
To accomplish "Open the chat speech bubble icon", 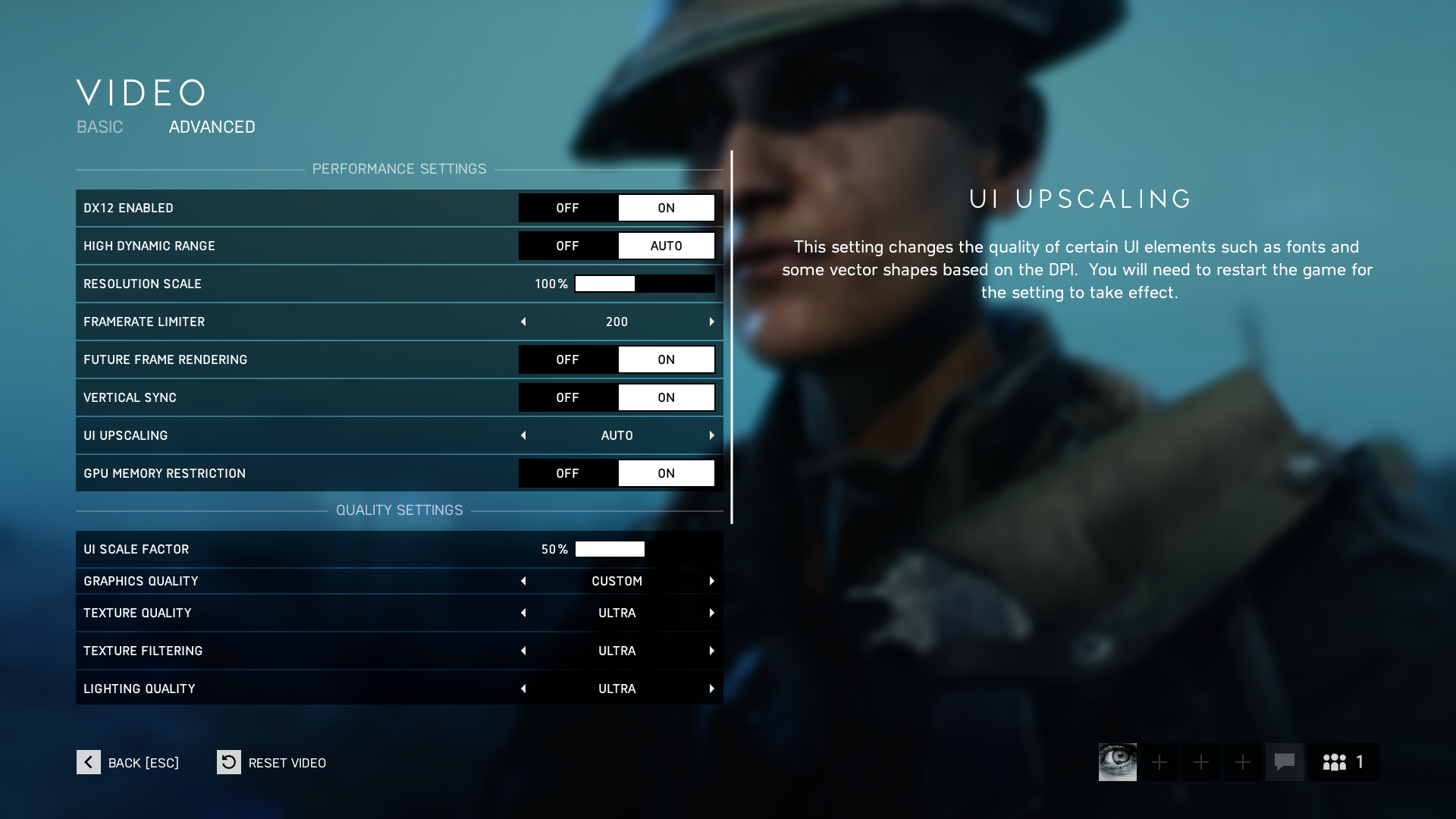I will point(1284,762).
